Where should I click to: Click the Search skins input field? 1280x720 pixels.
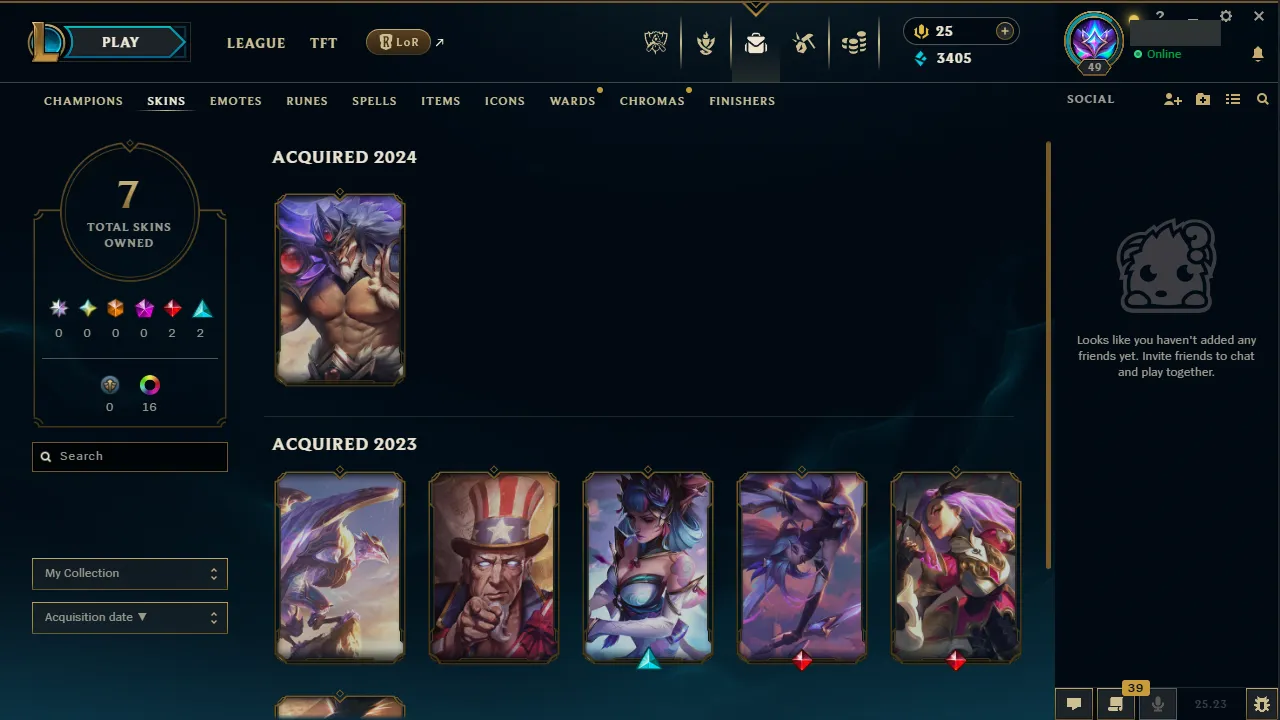click(129, 456)
